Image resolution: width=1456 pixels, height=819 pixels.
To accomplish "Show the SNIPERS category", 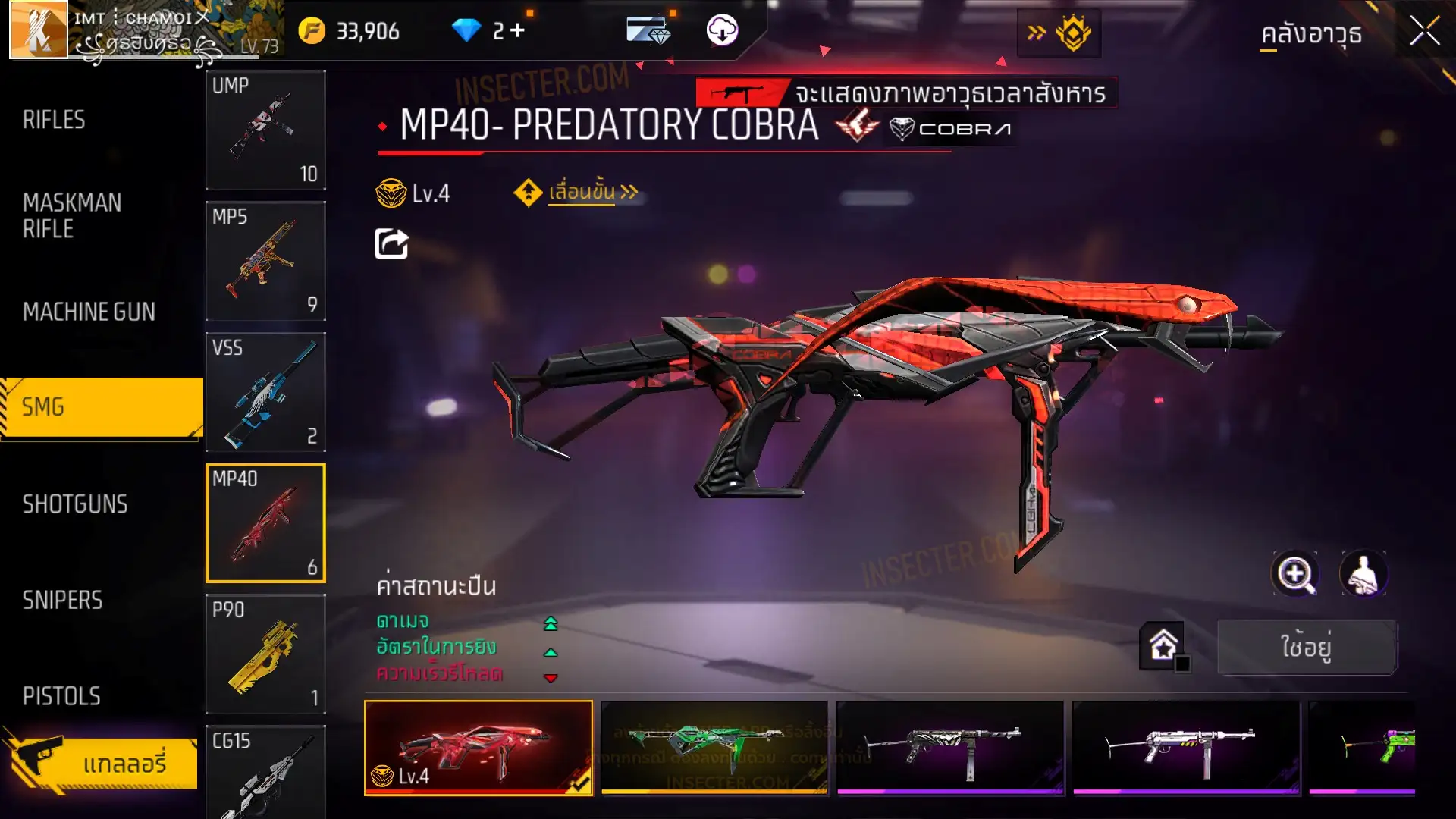I will (x=62, y=601).
